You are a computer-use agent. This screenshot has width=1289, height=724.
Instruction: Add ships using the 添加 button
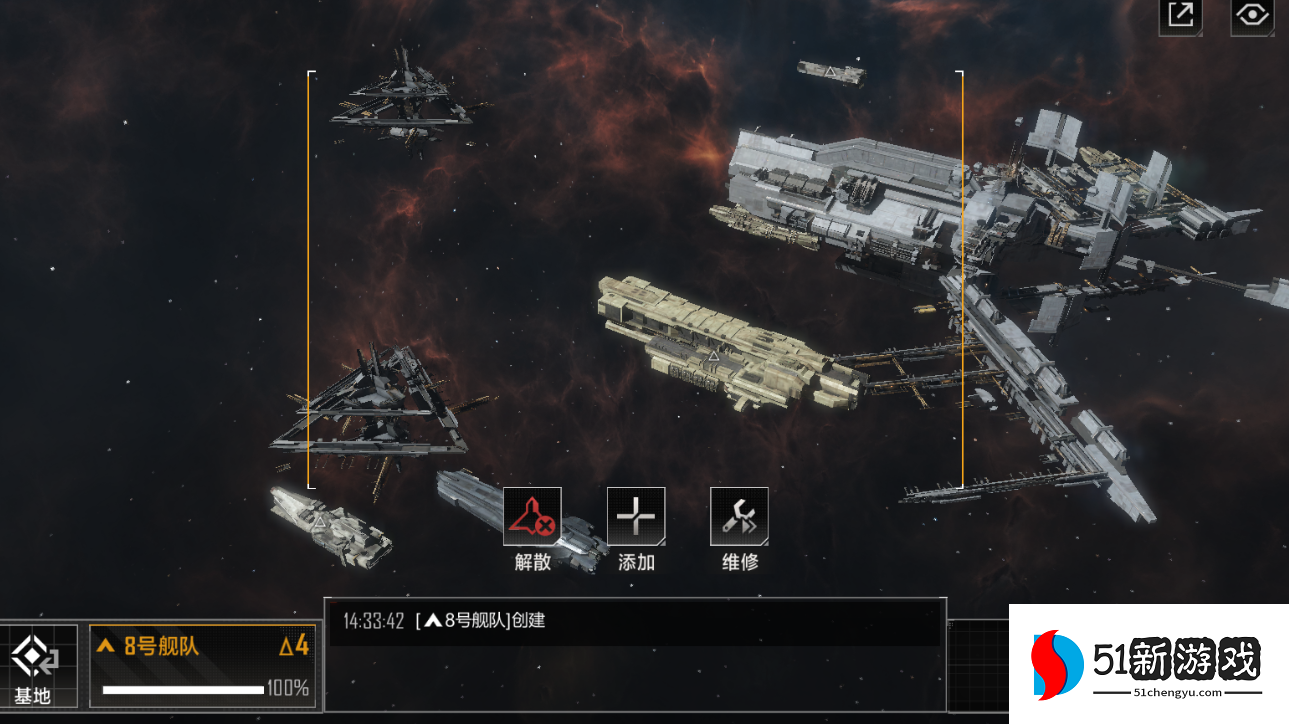(x=636, y=517)
